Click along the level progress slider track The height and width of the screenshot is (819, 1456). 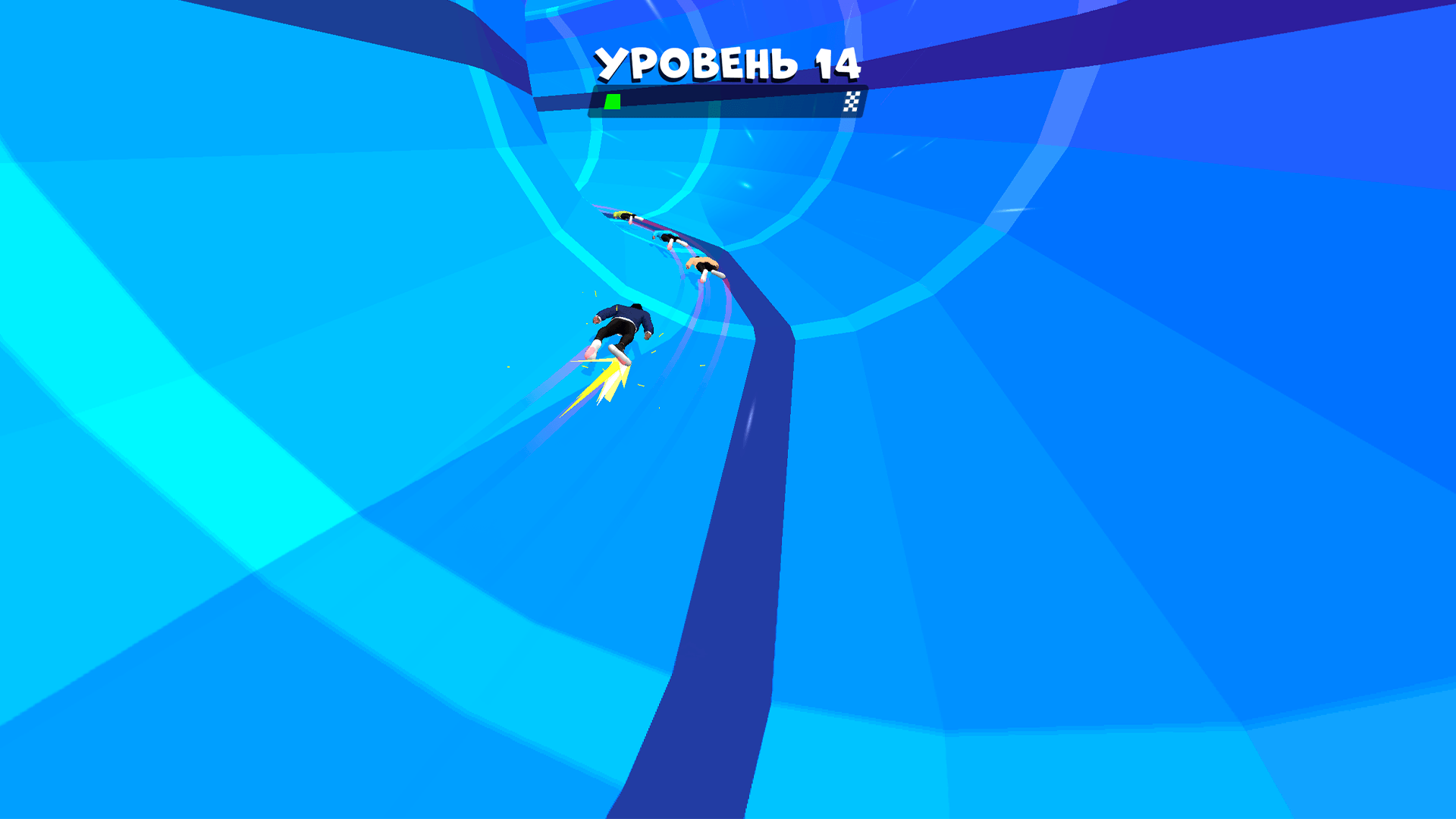coord(728,101)
